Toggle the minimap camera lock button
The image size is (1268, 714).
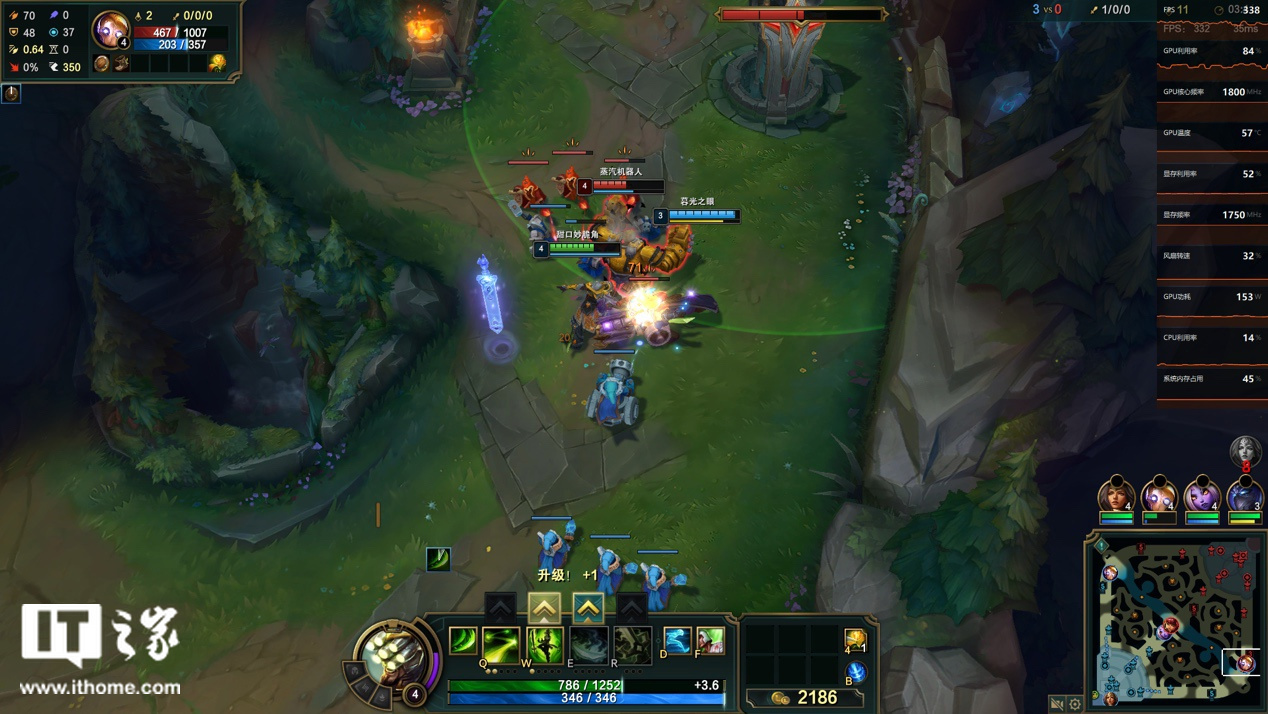pos(1057,704)
